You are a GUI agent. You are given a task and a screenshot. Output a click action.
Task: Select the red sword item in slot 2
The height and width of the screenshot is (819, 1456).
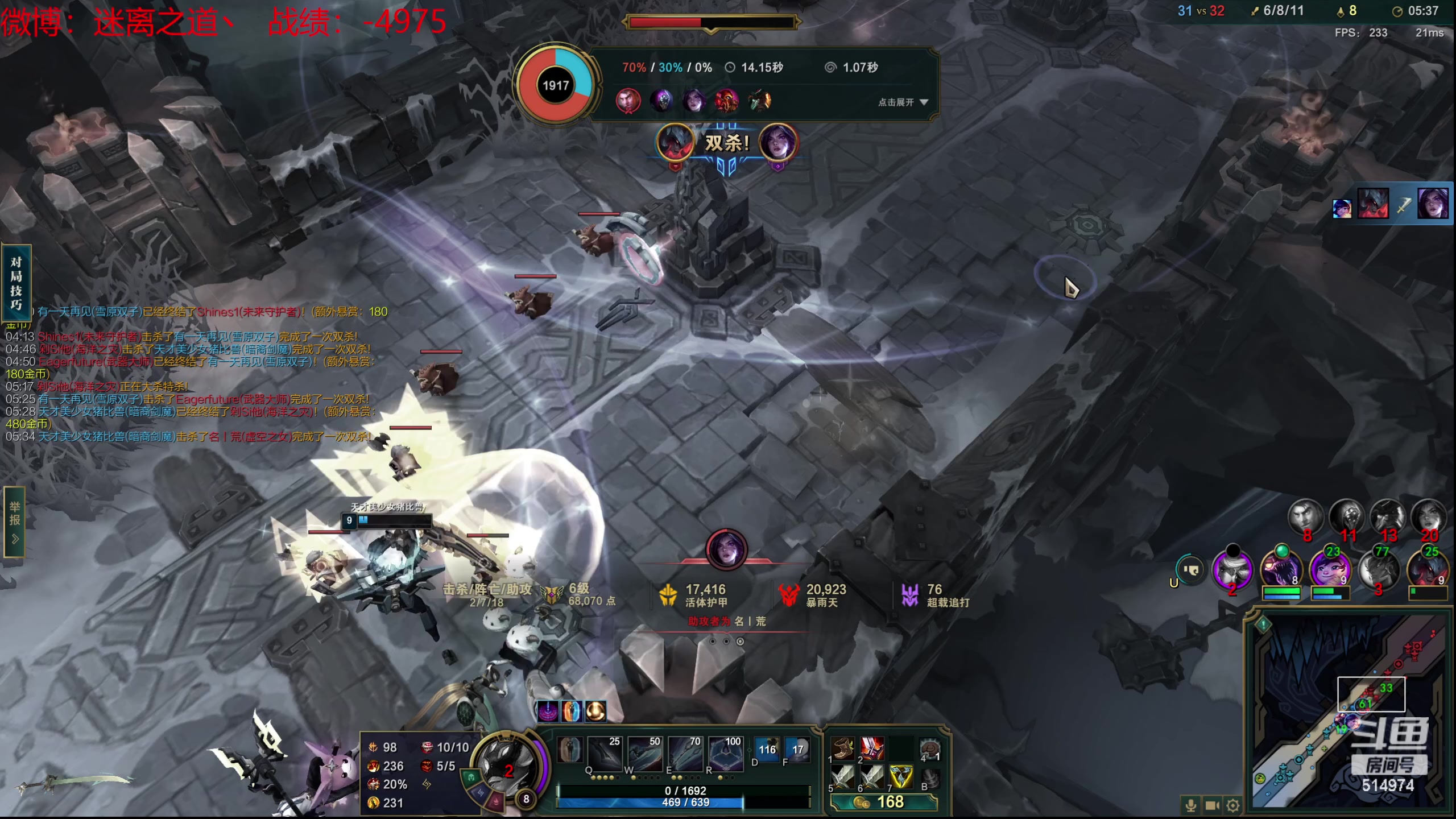click(872, 750)
